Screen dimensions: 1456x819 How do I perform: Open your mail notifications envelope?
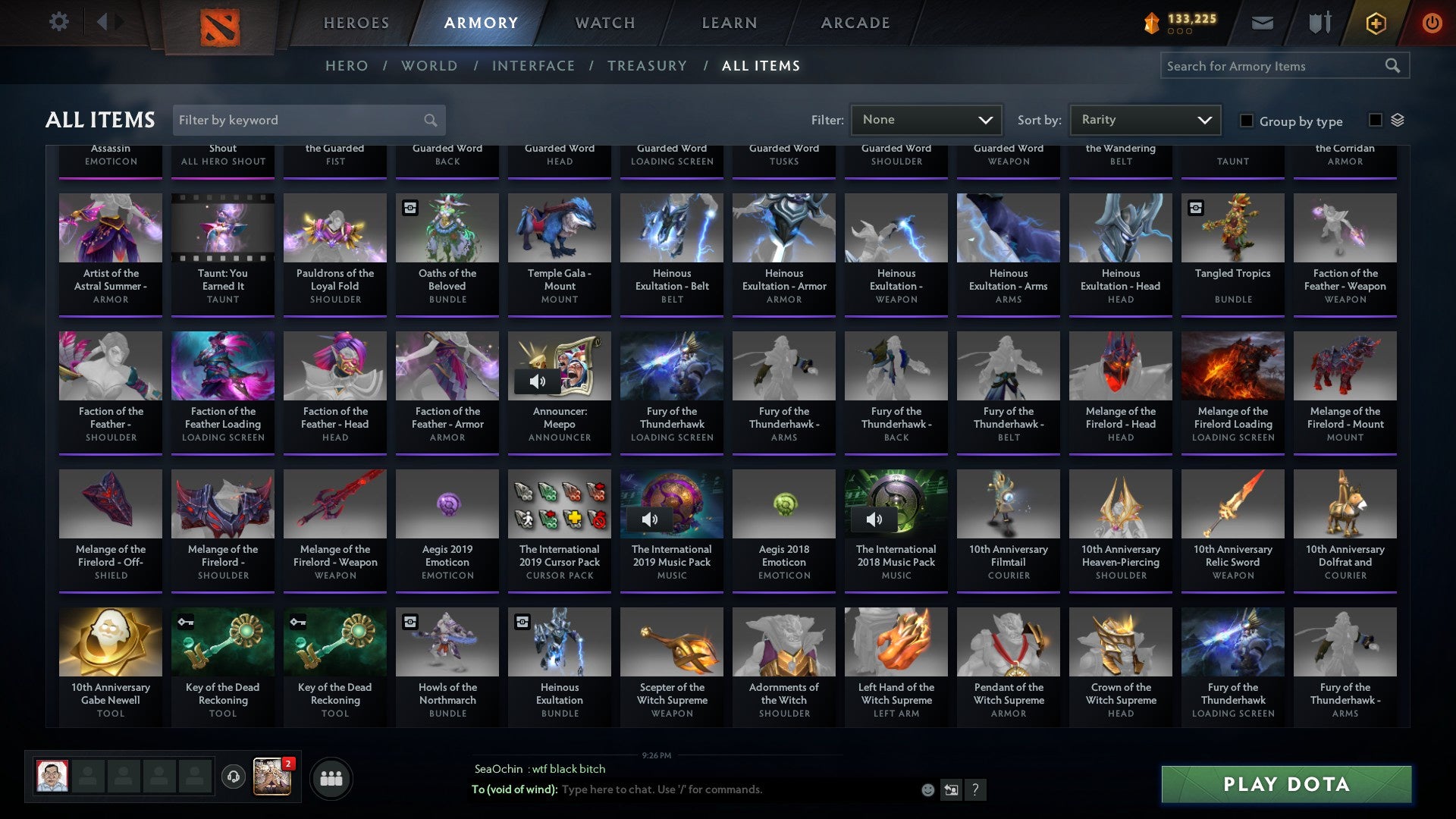1262,22
